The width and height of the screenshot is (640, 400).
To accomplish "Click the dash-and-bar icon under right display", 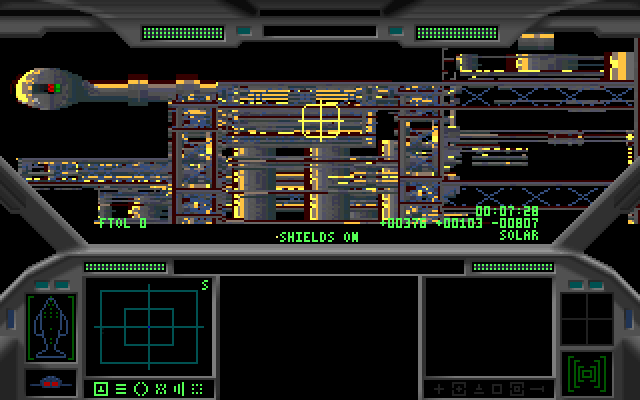I will (x=539, y=388).
